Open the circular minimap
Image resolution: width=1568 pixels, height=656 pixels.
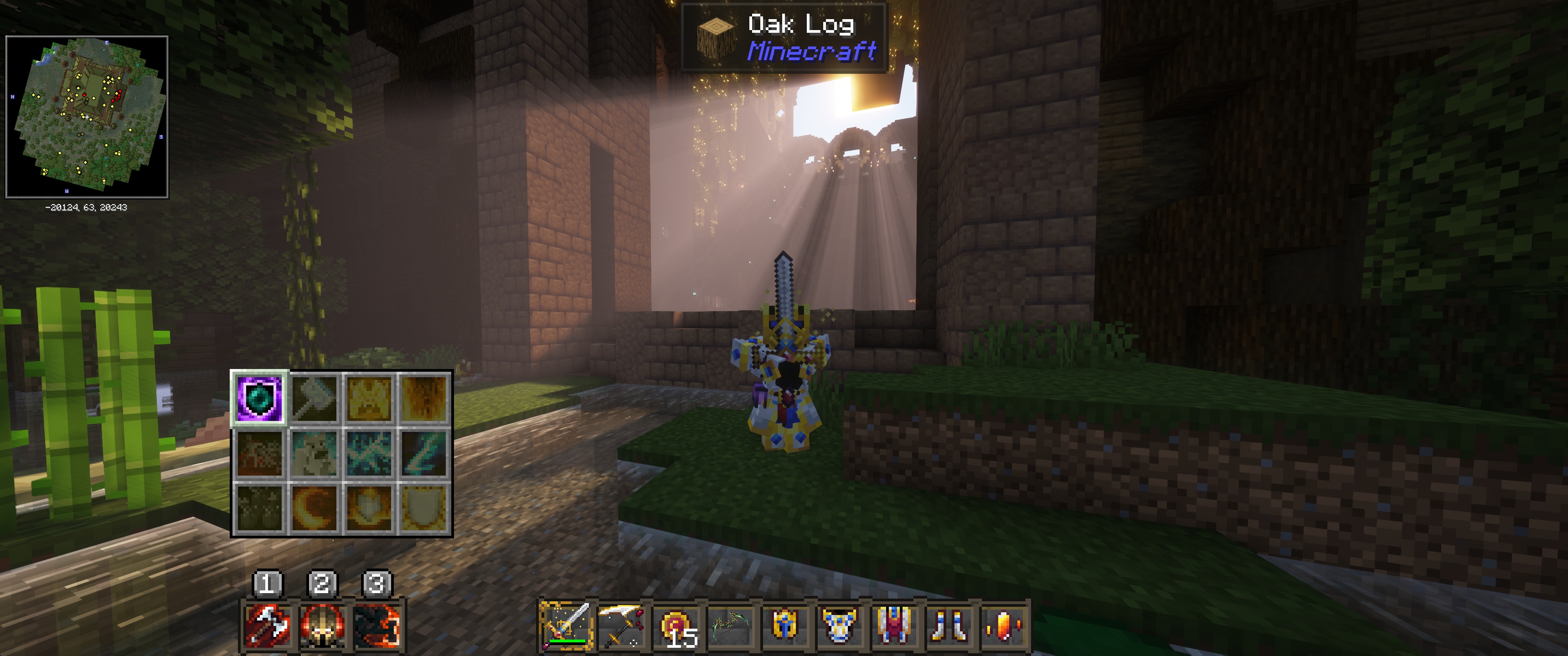(x=87, y=117)
